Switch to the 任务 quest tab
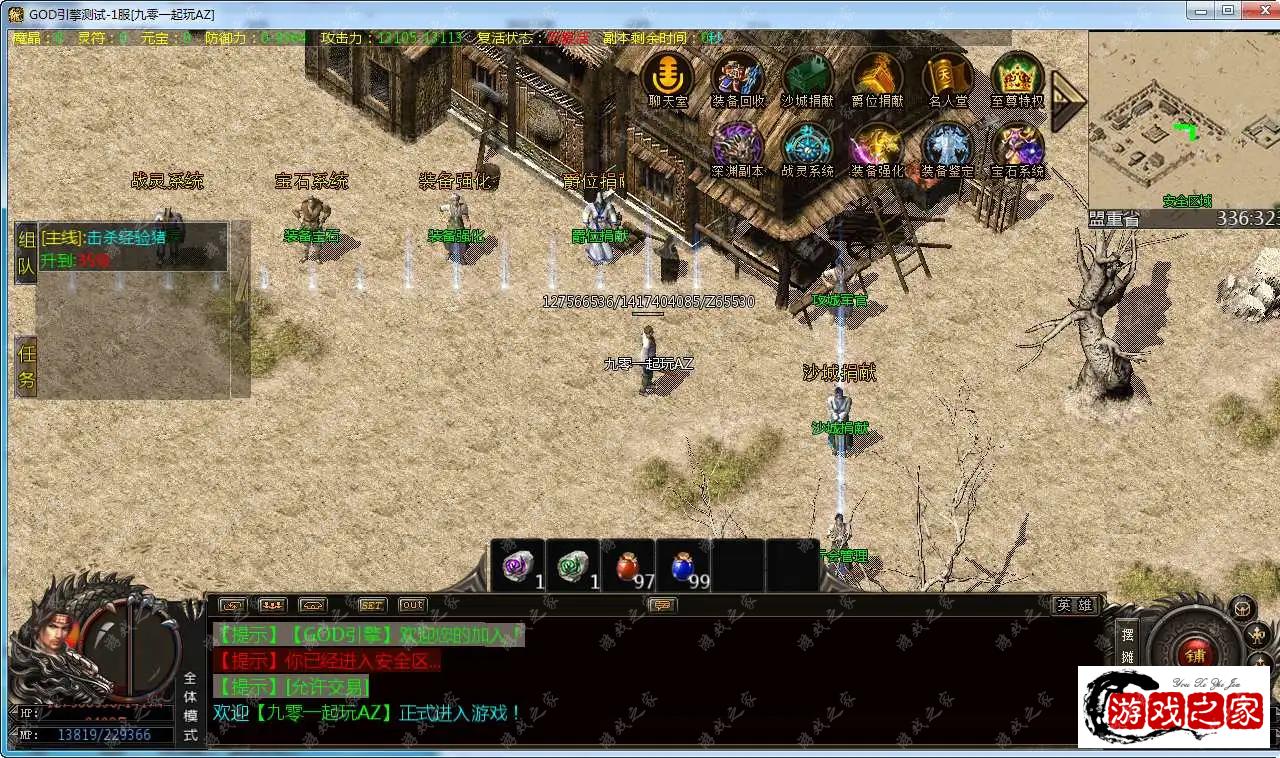 [26, 366]
